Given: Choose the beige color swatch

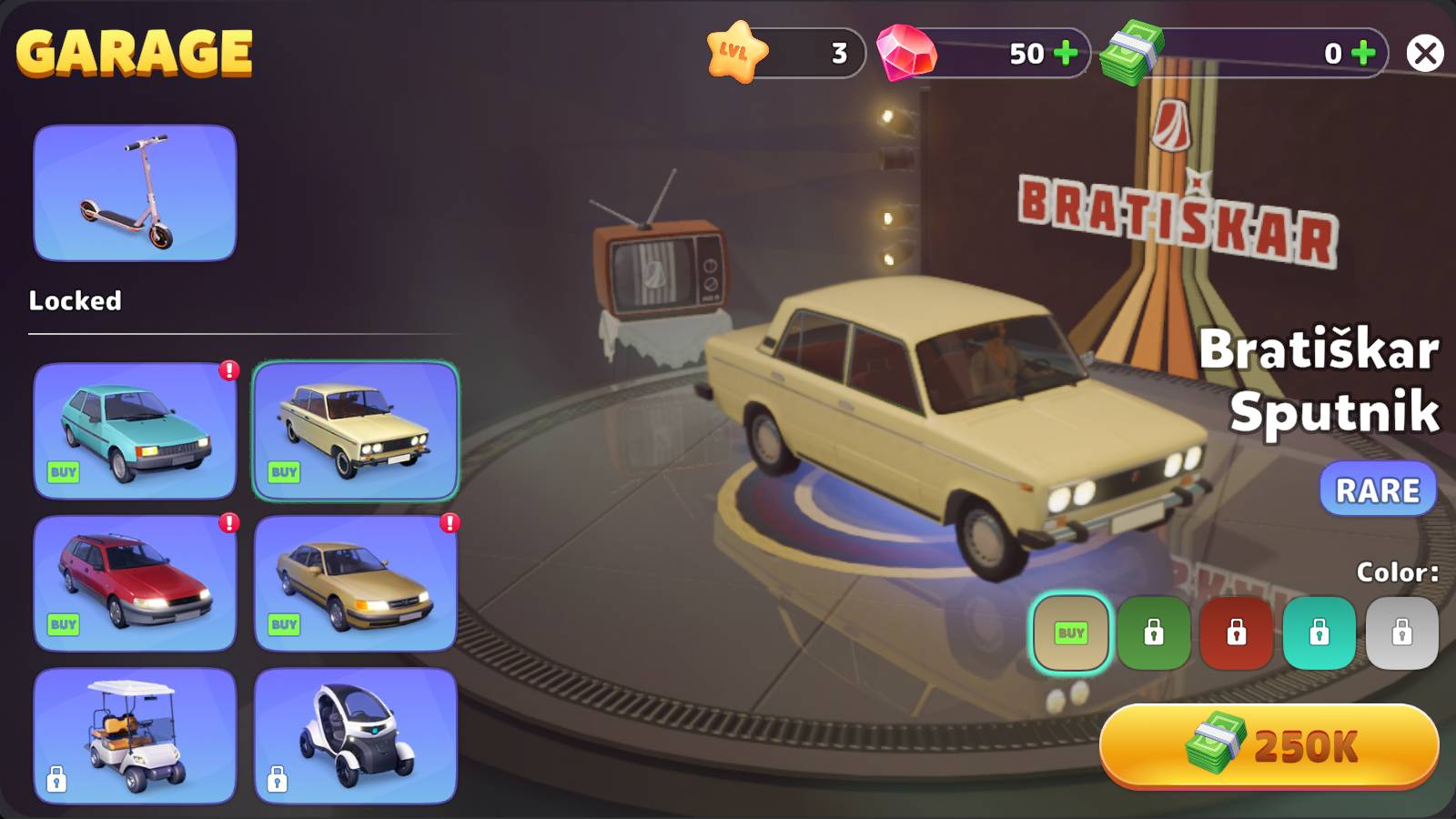Looking at the screenshot, I should (1071, 632).
